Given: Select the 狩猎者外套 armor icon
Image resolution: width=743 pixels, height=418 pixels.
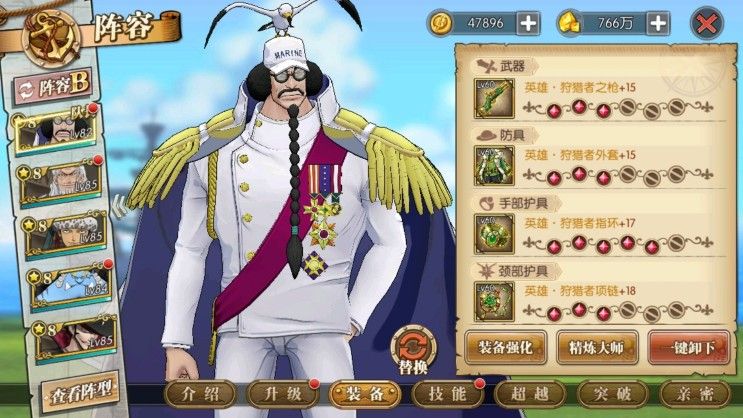Looking at the screenshot, I should (494, 165).
